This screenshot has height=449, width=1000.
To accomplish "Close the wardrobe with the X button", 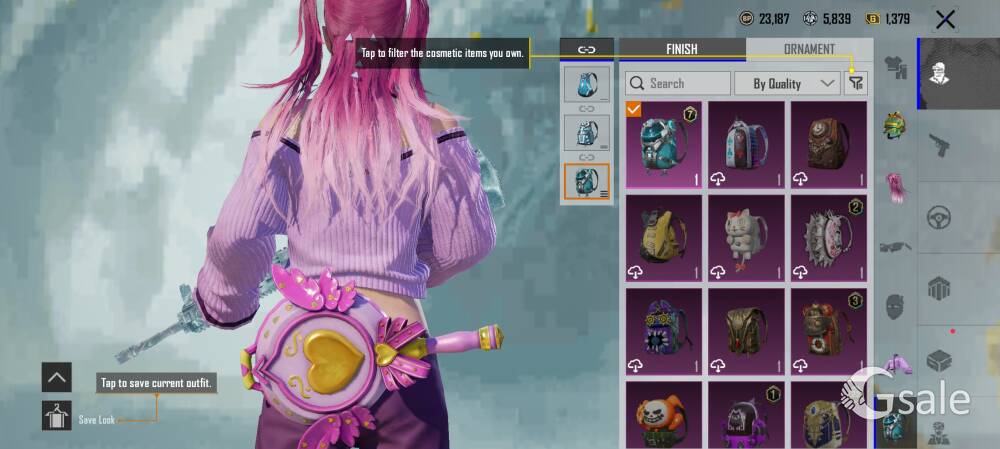I will [x=944, y=19].
